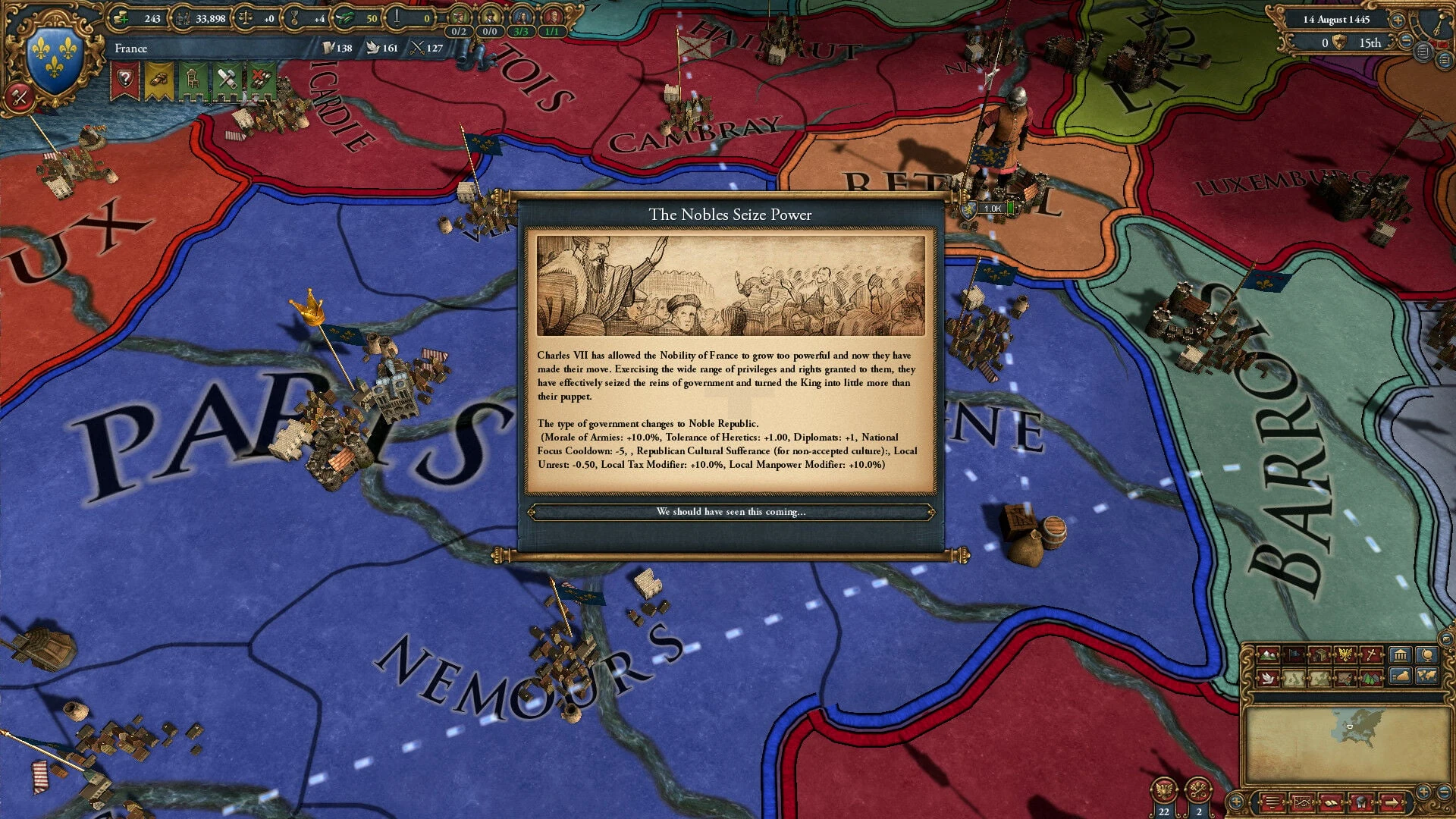The image size is (1456, 819).
Task: Open the religious mapmode cross icon
Action: coord(1371,655)
